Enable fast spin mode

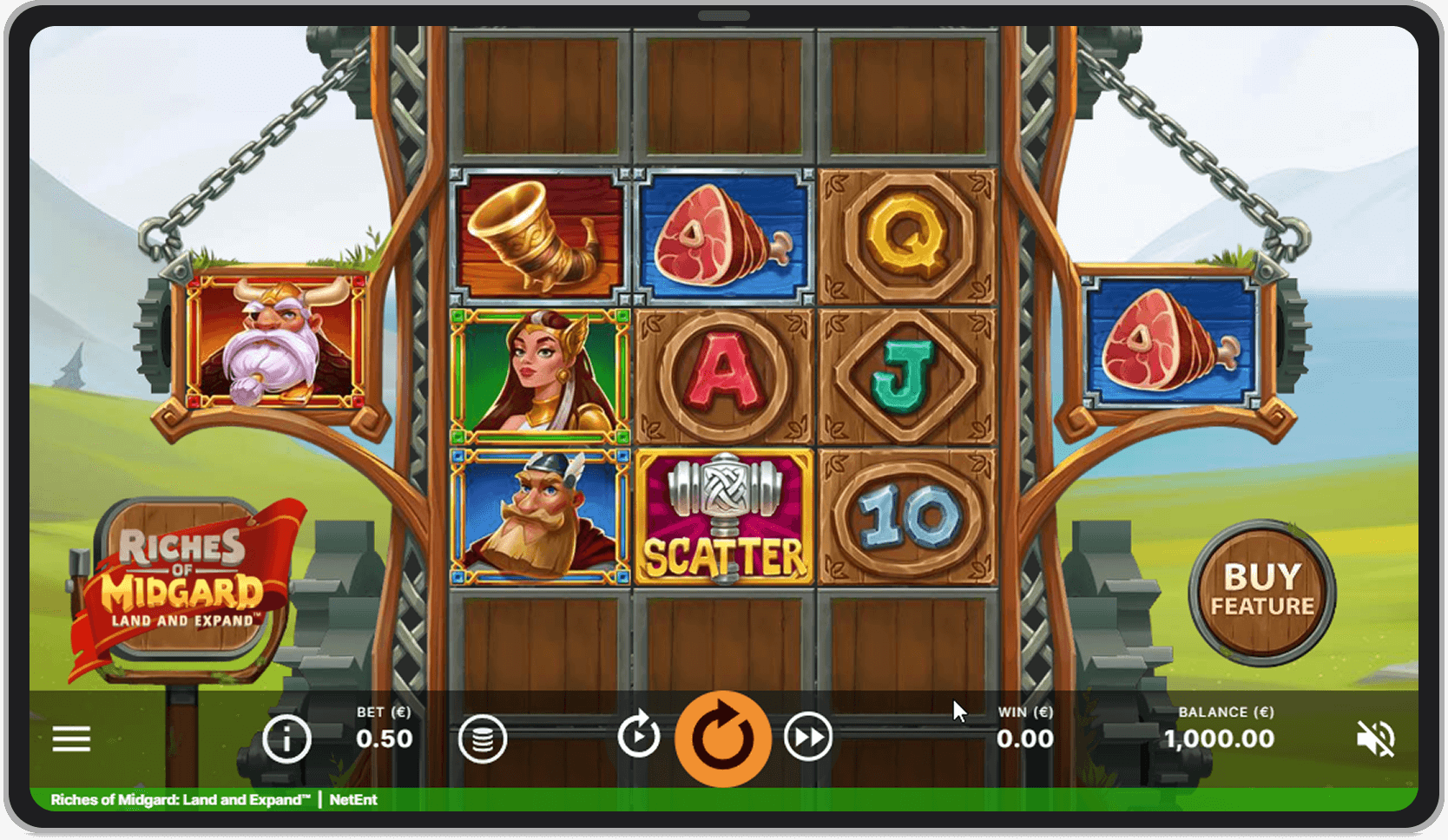click(x=807, y=738)
